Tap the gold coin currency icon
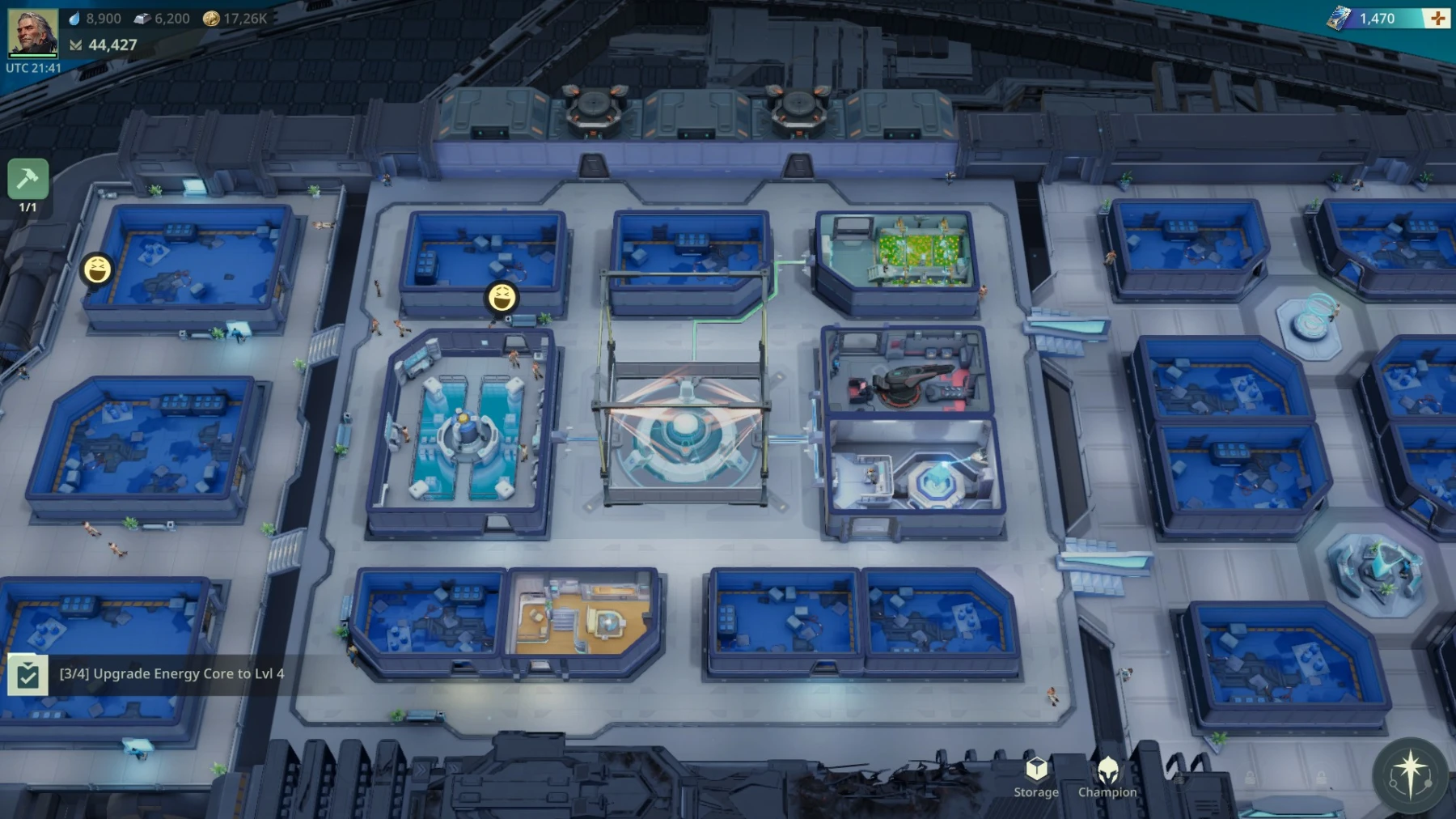 point(212,18)
